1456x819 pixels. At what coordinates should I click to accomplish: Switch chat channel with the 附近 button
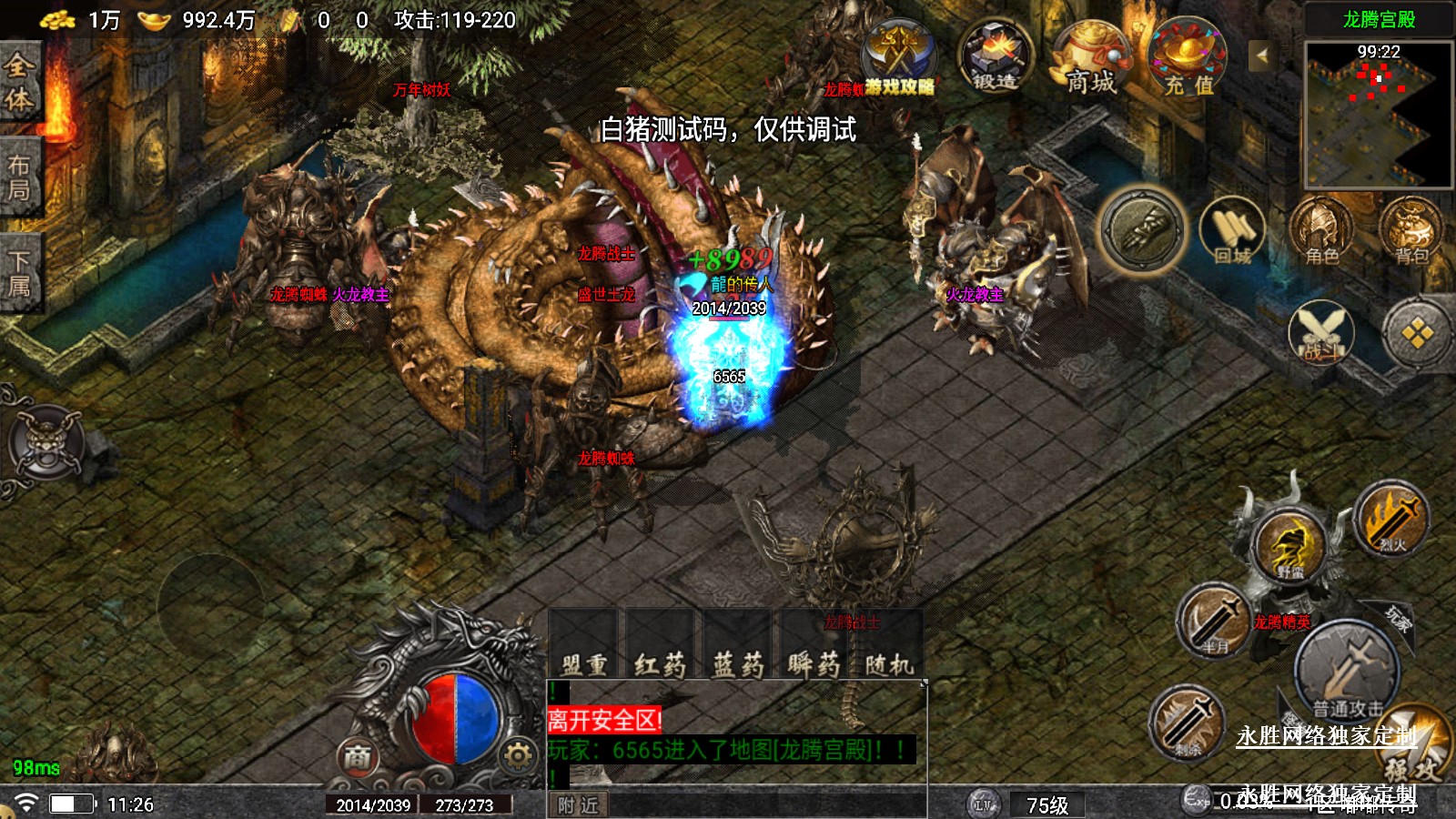click(x=579, y=805)
